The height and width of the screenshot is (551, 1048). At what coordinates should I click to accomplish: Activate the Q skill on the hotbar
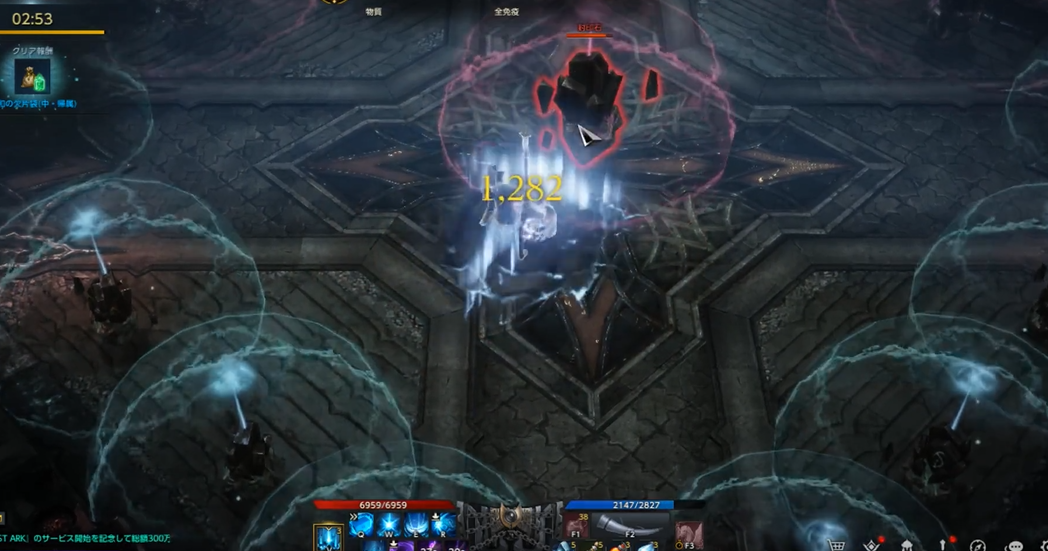pos(362,525)
